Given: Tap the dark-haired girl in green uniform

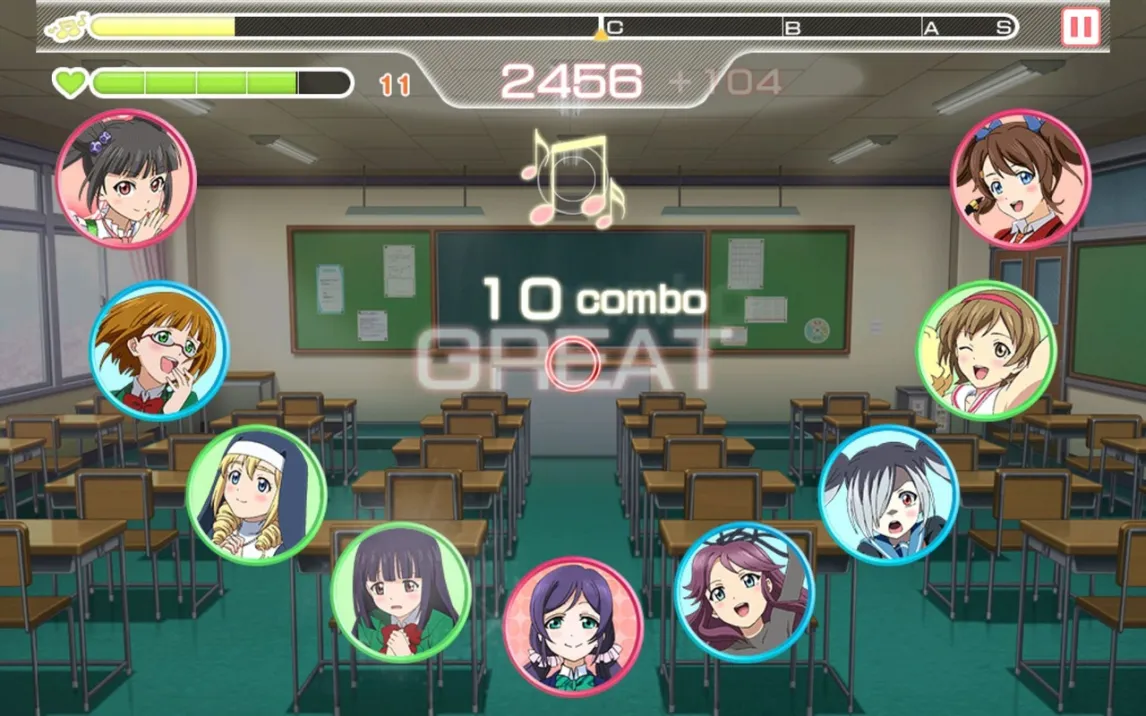Looking at the screenshot, I should point(400,592).
